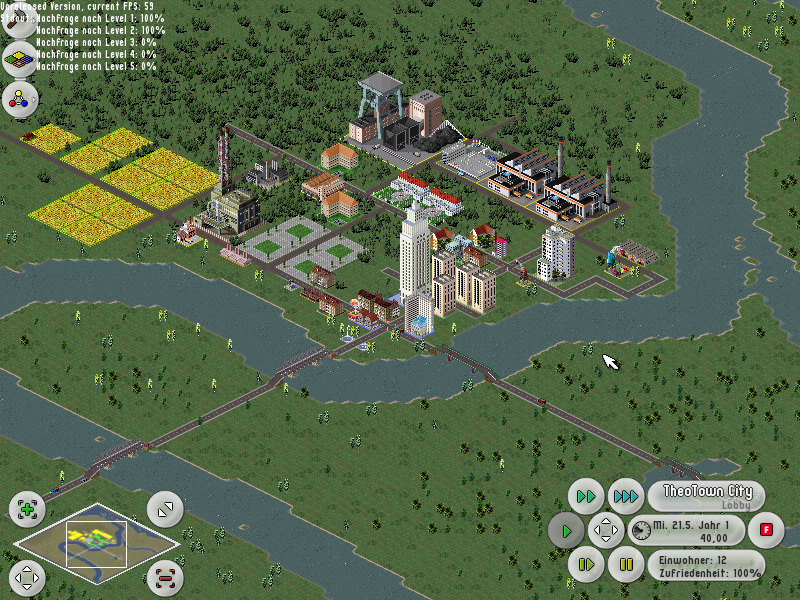Click the green plus zoom-in button
The width and height of the screenshot is (800, 600).
27,509
